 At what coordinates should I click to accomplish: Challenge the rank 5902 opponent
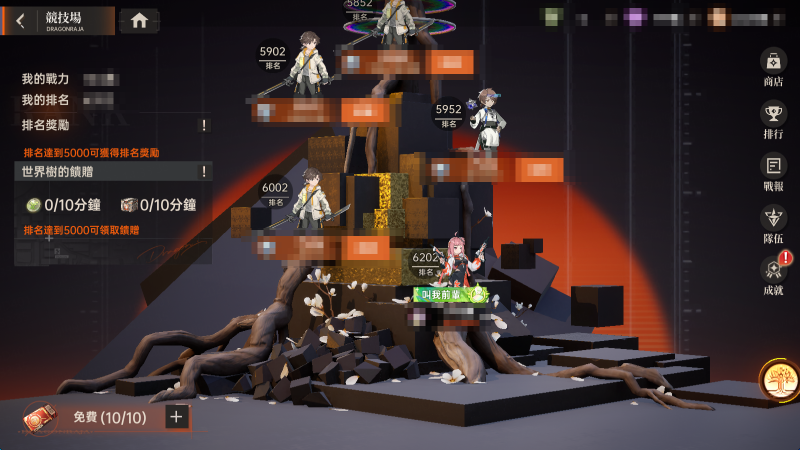point(310,75)
